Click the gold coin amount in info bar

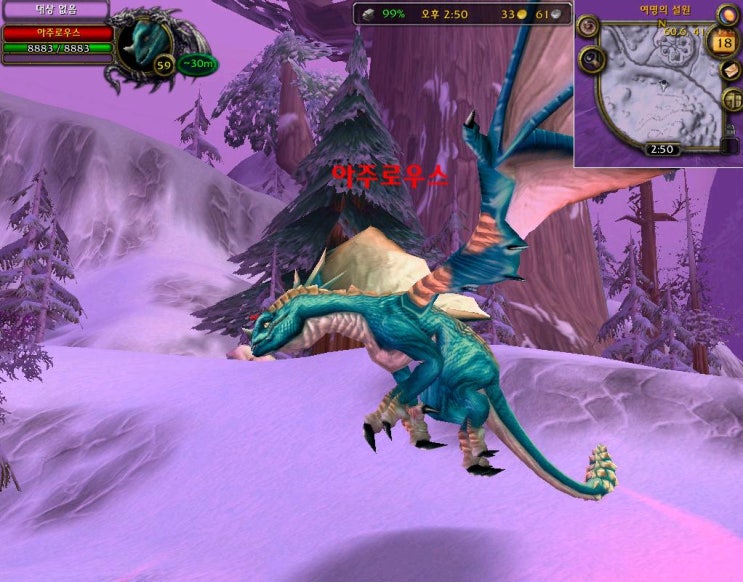[x=513, y=14]
